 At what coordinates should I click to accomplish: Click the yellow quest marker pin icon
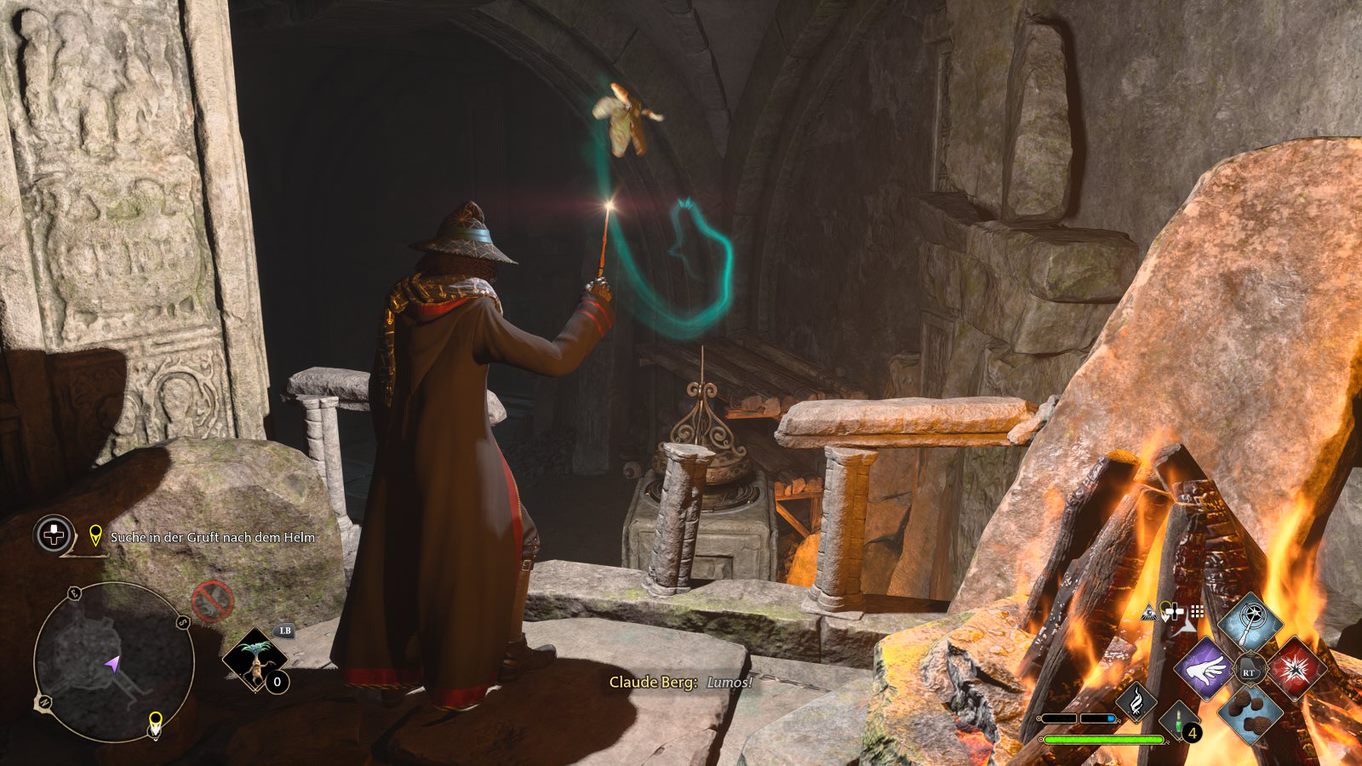tap(94, 536)
